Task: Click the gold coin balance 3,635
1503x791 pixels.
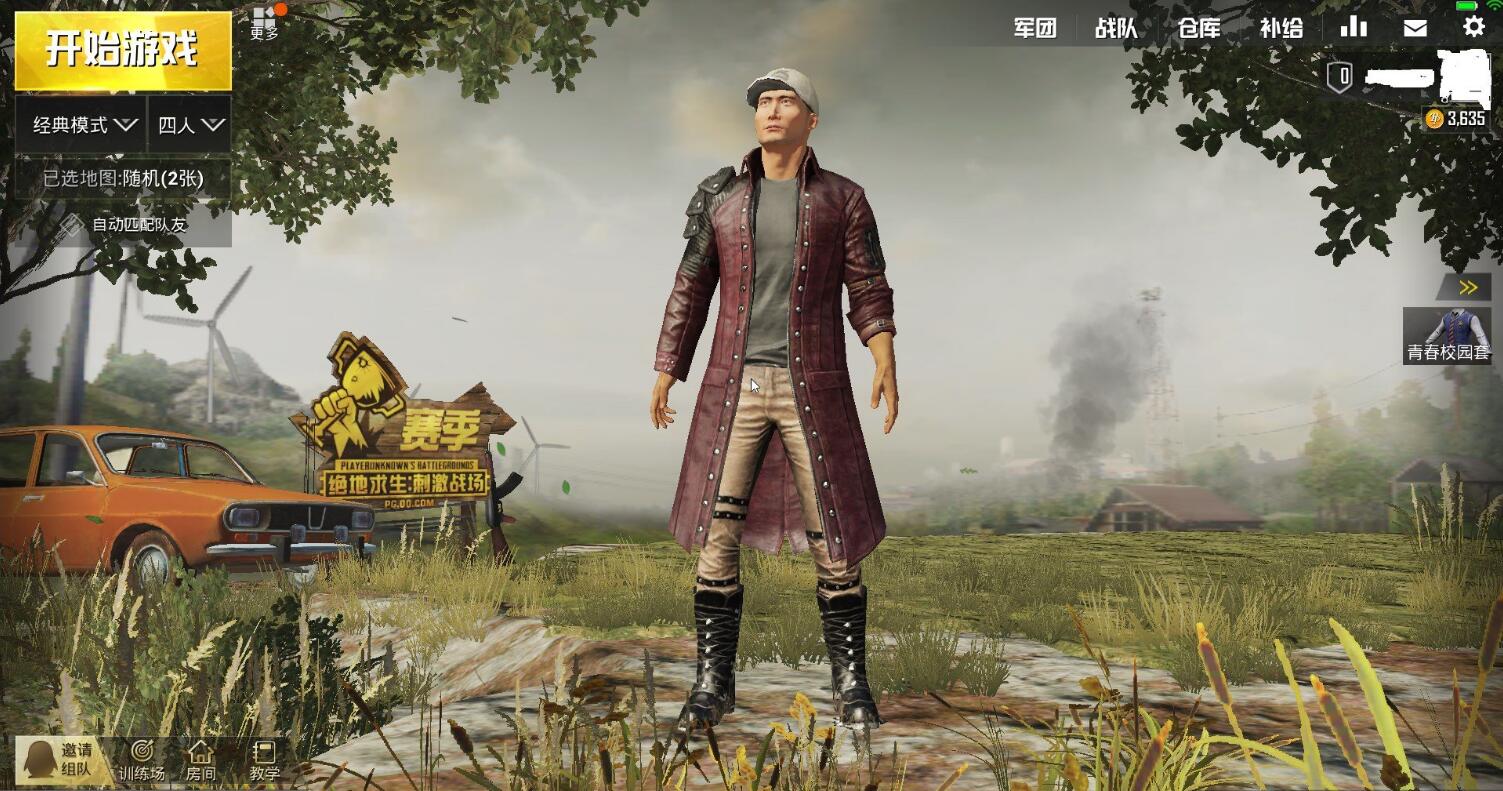Action: click(1456, 119)
